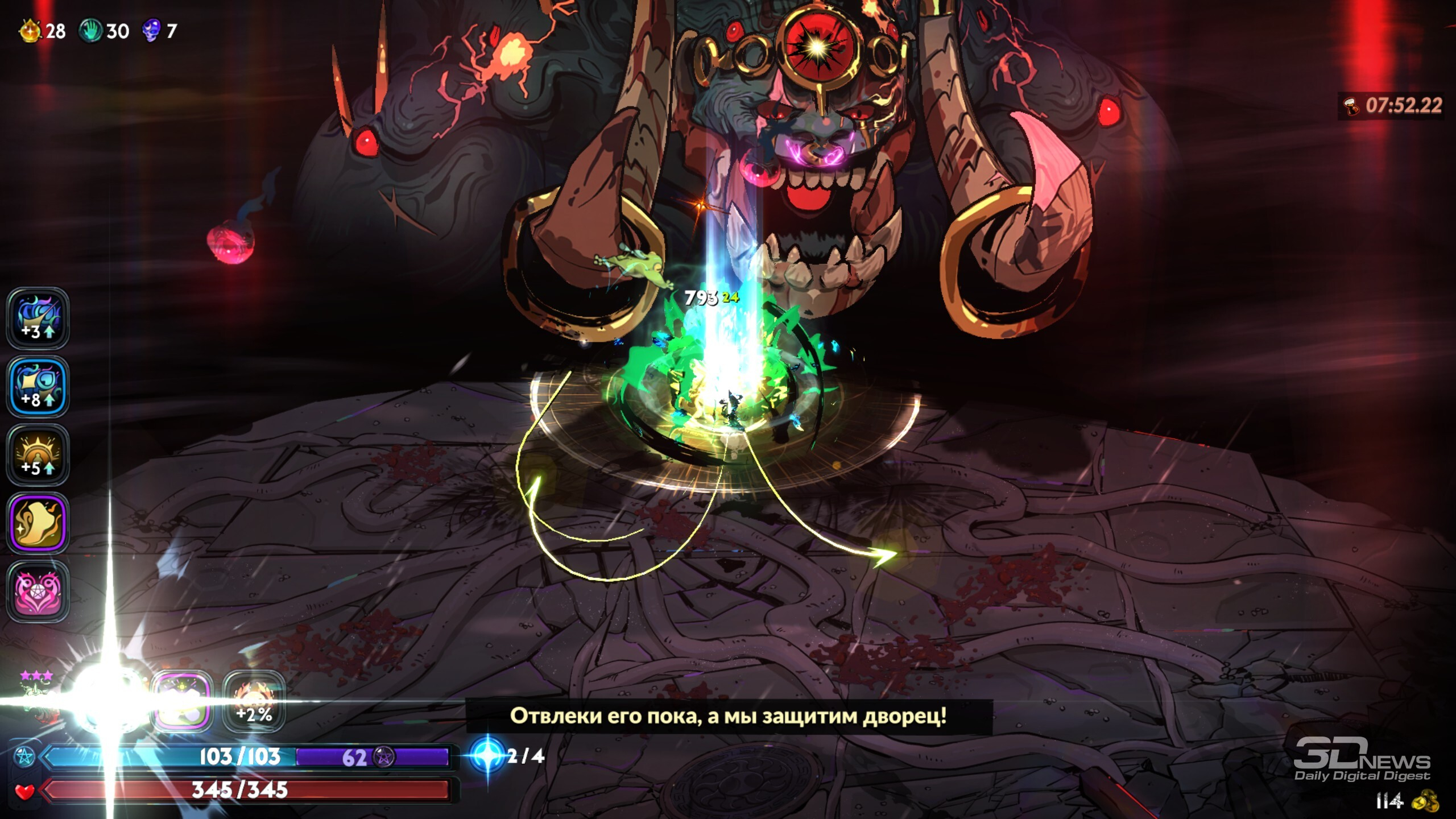Select the blue slash boon with +3
Image resolution: width=1456 pixels, height=819 pixels.
pyautogui.click(x=38, y=318)
